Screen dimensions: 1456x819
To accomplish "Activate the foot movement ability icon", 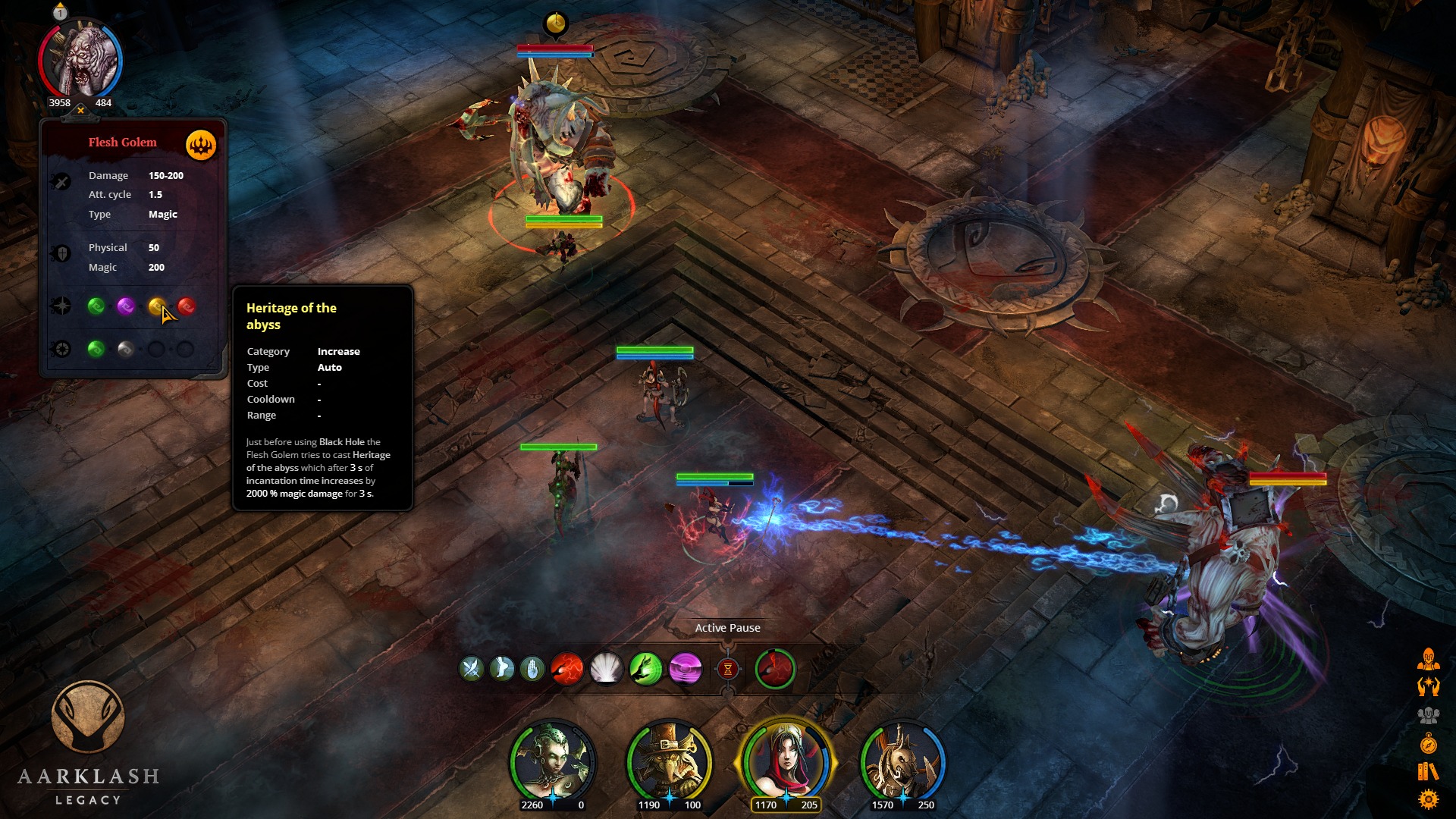I will point(502,669).
